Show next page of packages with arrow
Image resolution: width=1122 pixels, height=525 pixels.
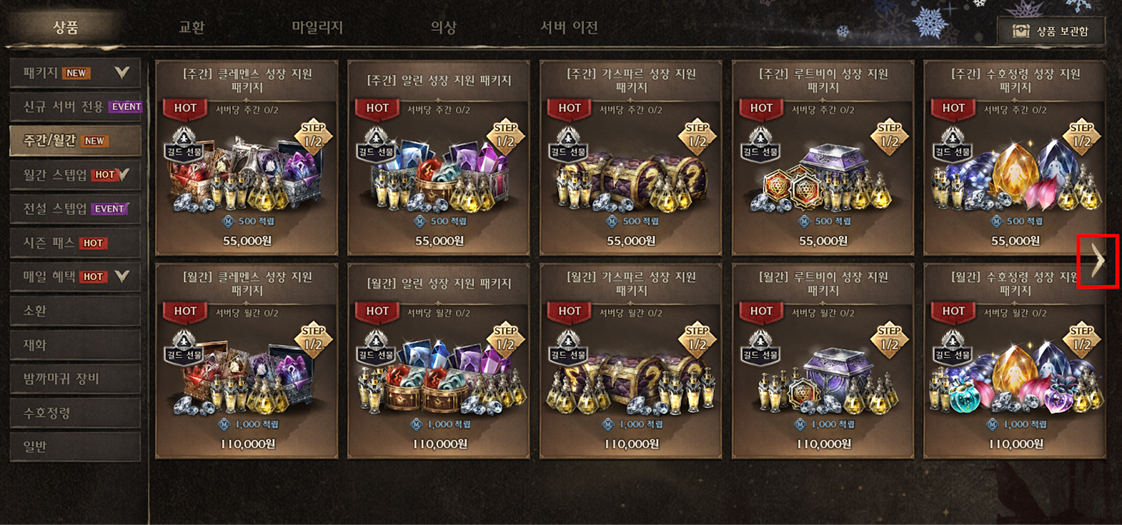click(x=1098, y=261)
